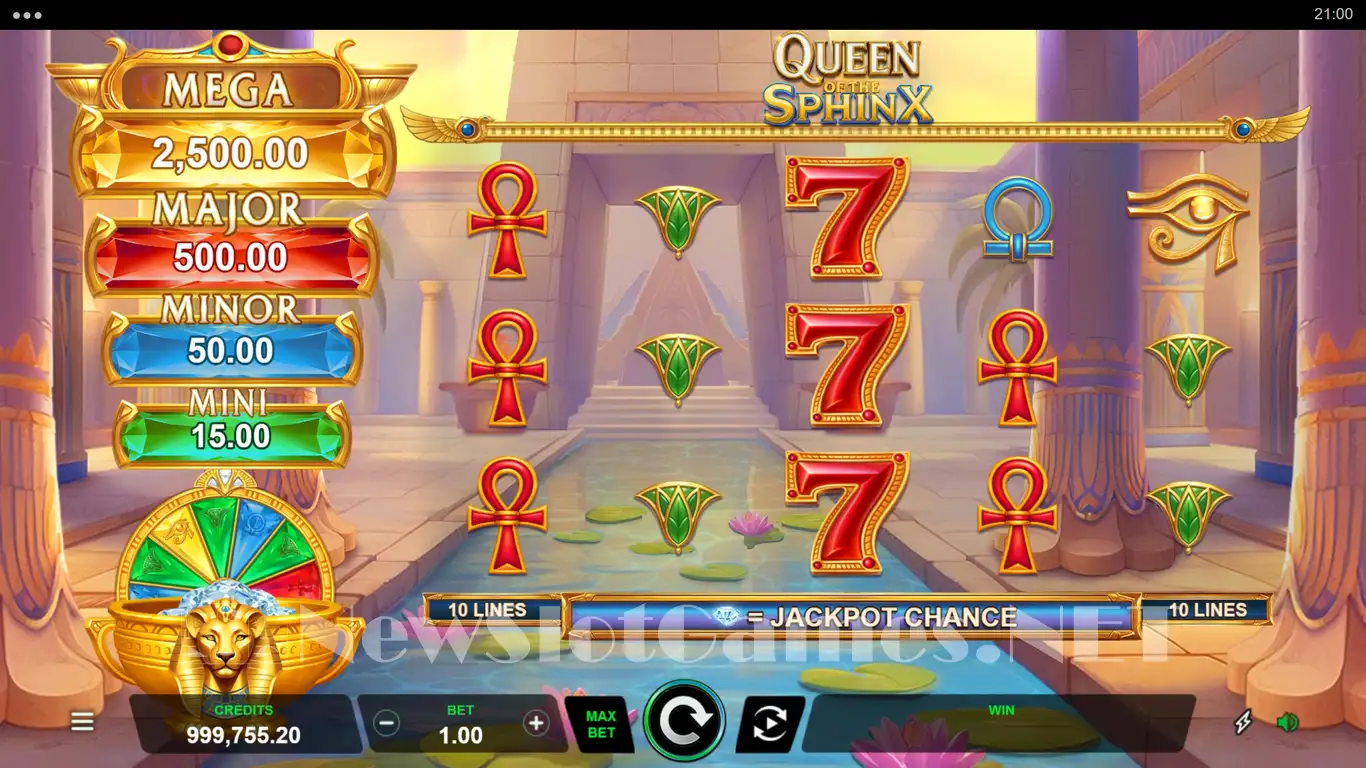Open the hamburger menu
1366x768 pixels.
[x=82, y=722]
